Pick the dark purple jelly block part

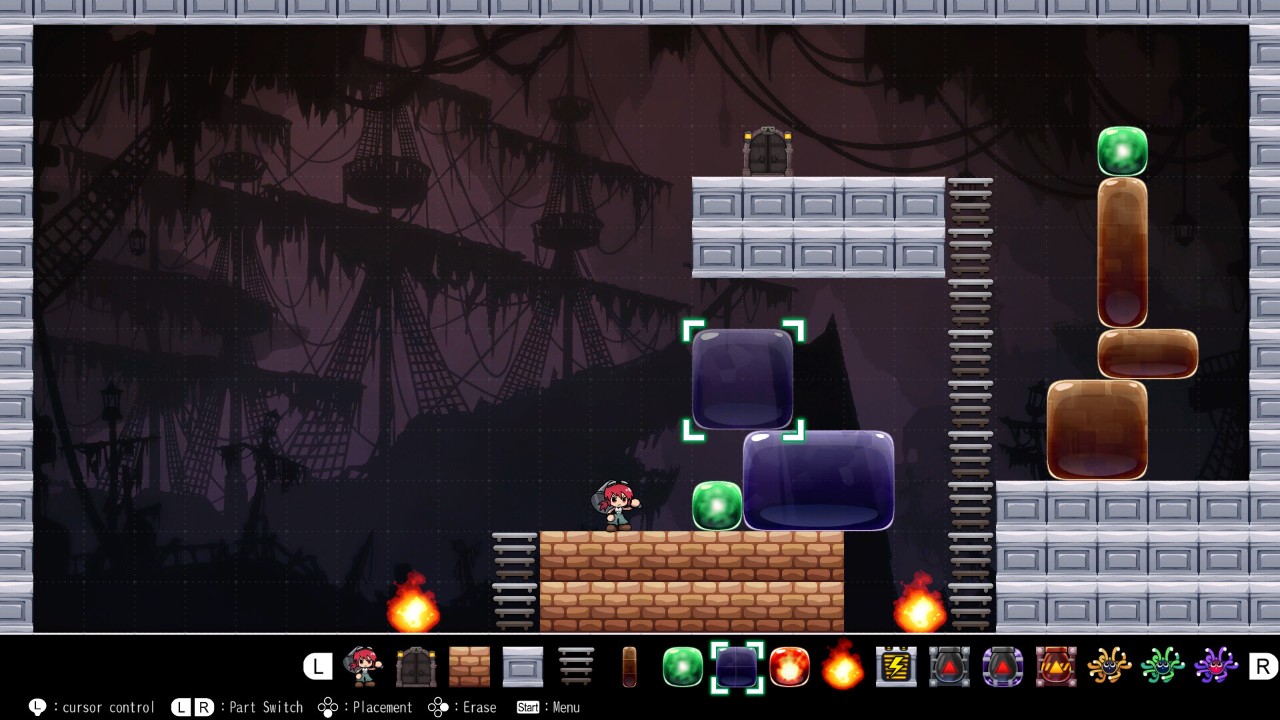(x=736, y=666)
